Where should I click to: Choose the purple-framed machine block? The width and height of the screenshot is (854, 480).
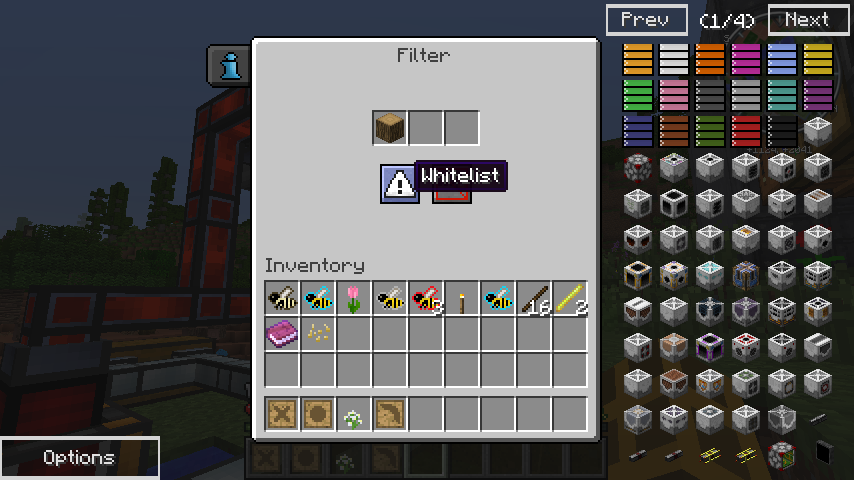709,346
